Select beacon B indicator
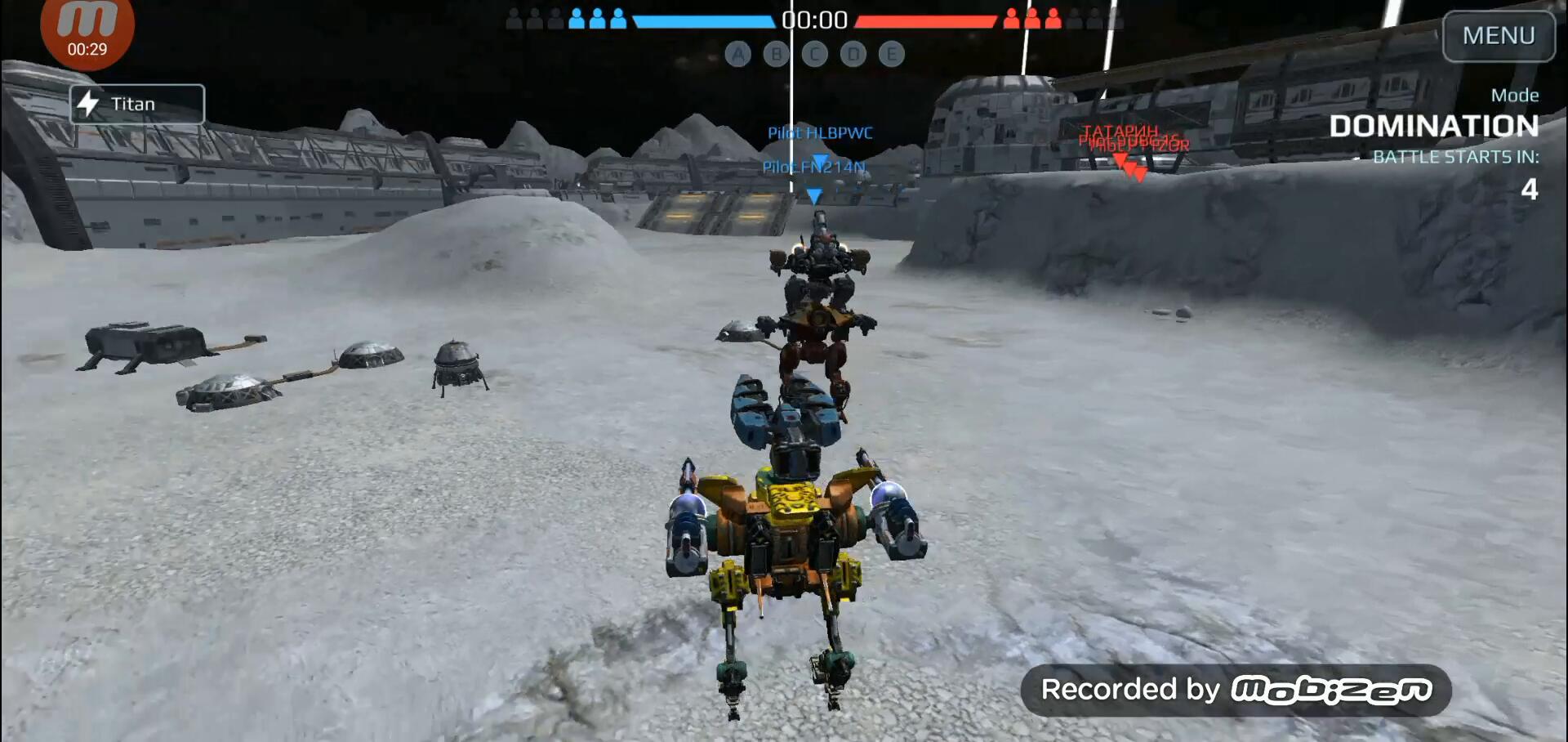The height and width of the screenshot is (742, 1568). coord(777,55)
